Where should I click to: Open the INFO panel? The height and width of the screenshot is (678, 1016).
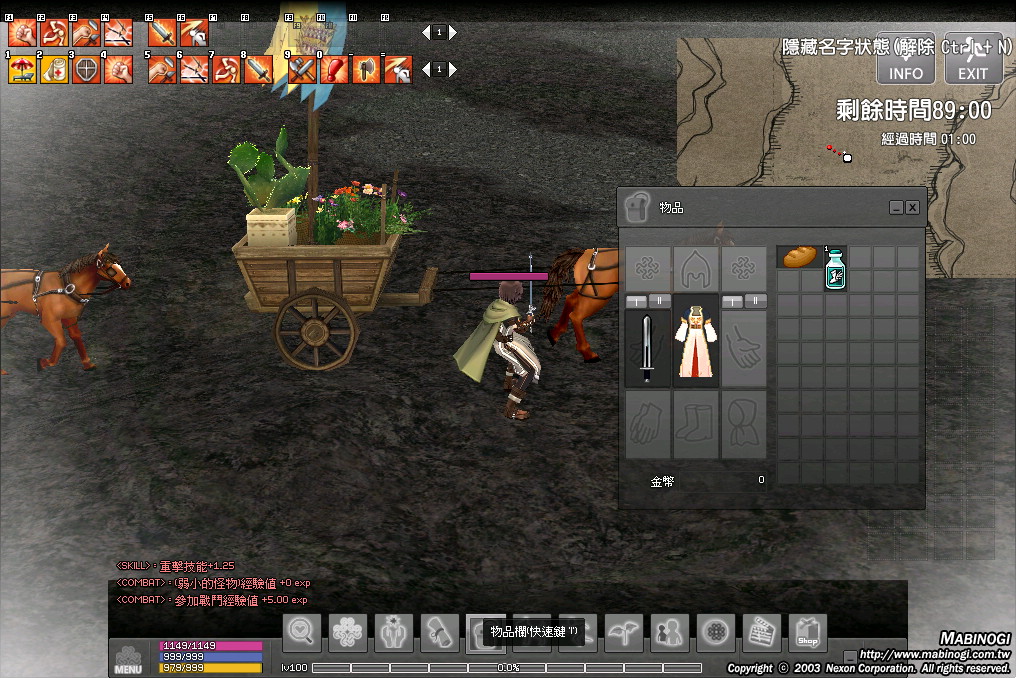[906, 61]
